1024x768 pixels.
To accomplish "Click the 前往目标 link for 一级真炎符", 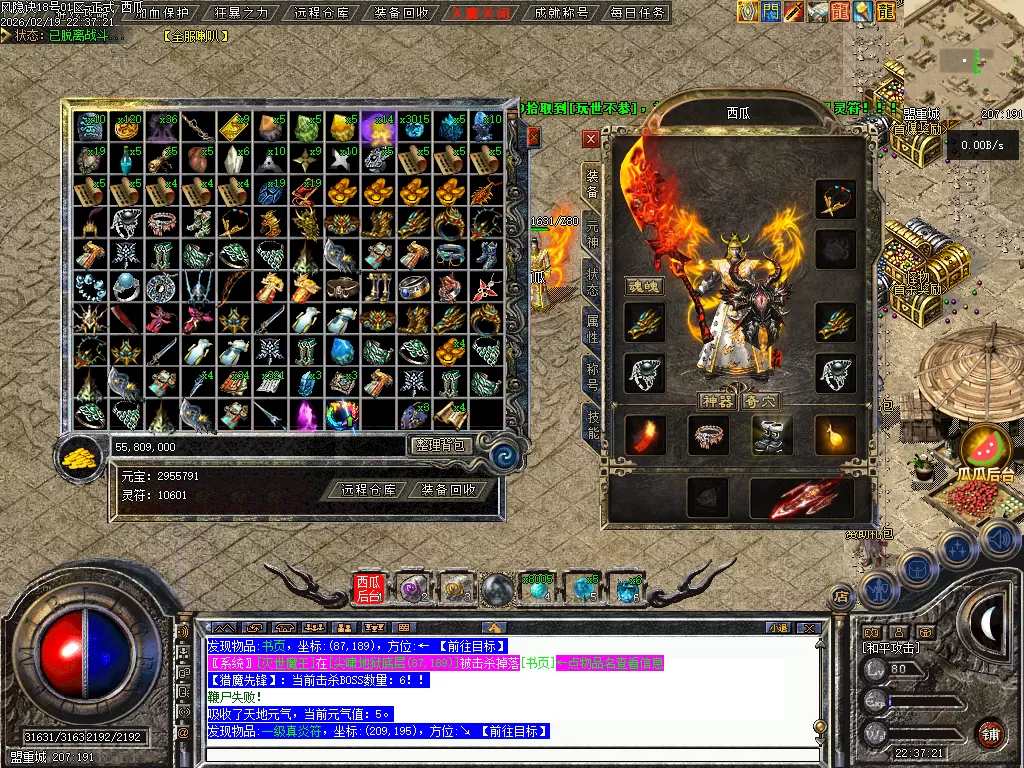I will click(x=513, y=731).
